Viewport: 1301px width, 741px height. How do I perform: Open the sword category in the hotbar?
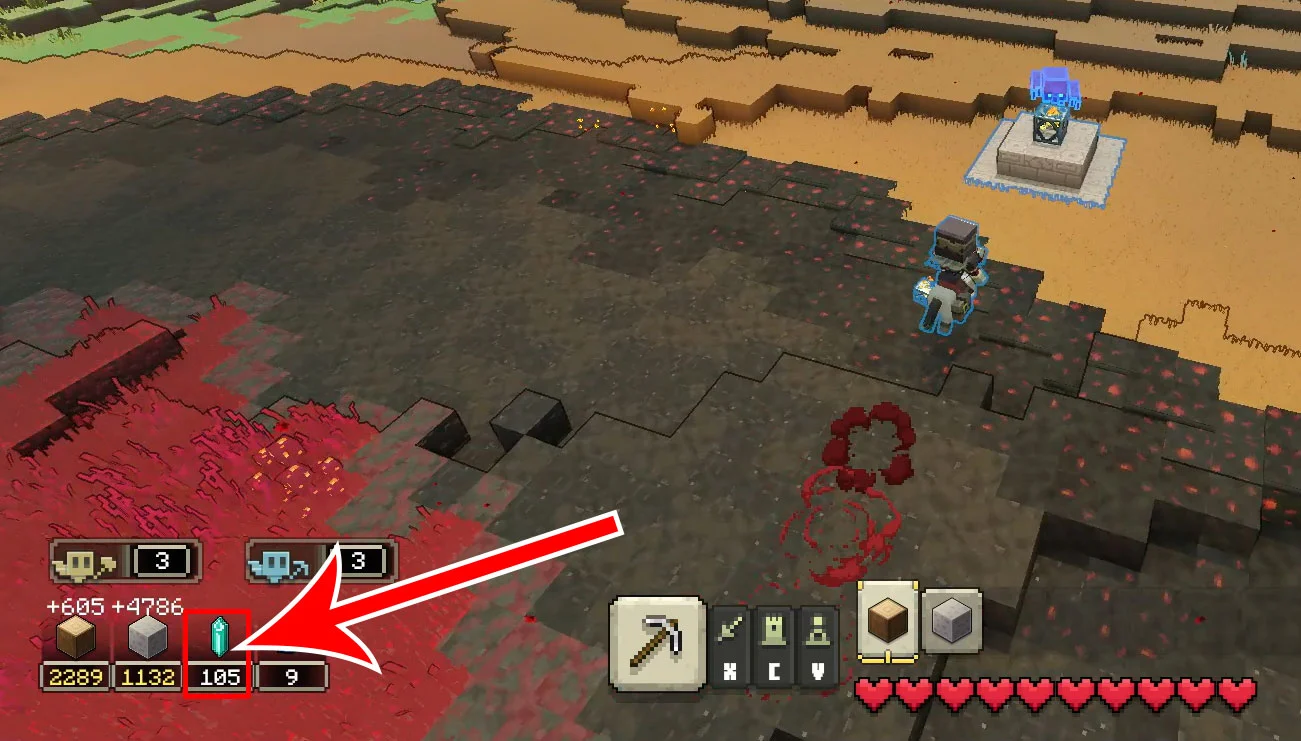[731, 645]
